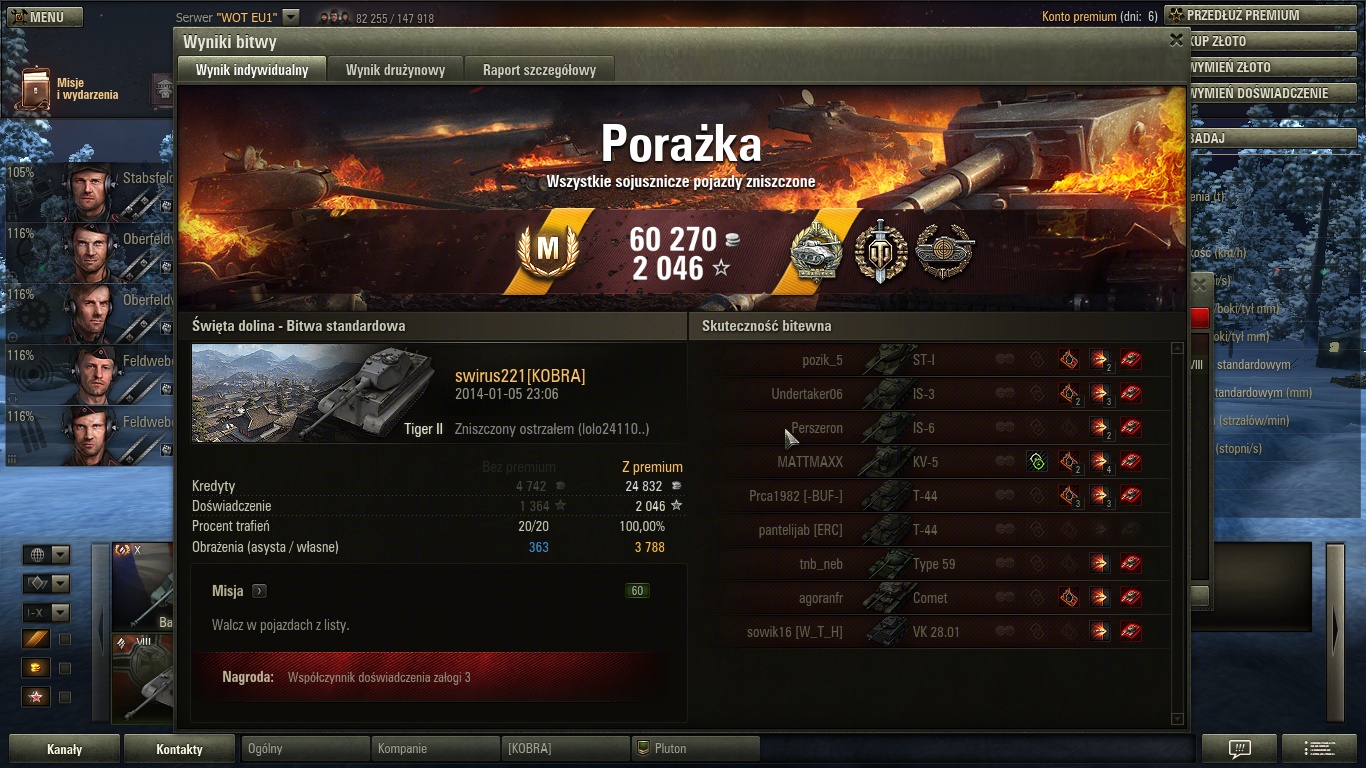
Task: Open the Kanały chat channels button
Action: tap(65, 749)
